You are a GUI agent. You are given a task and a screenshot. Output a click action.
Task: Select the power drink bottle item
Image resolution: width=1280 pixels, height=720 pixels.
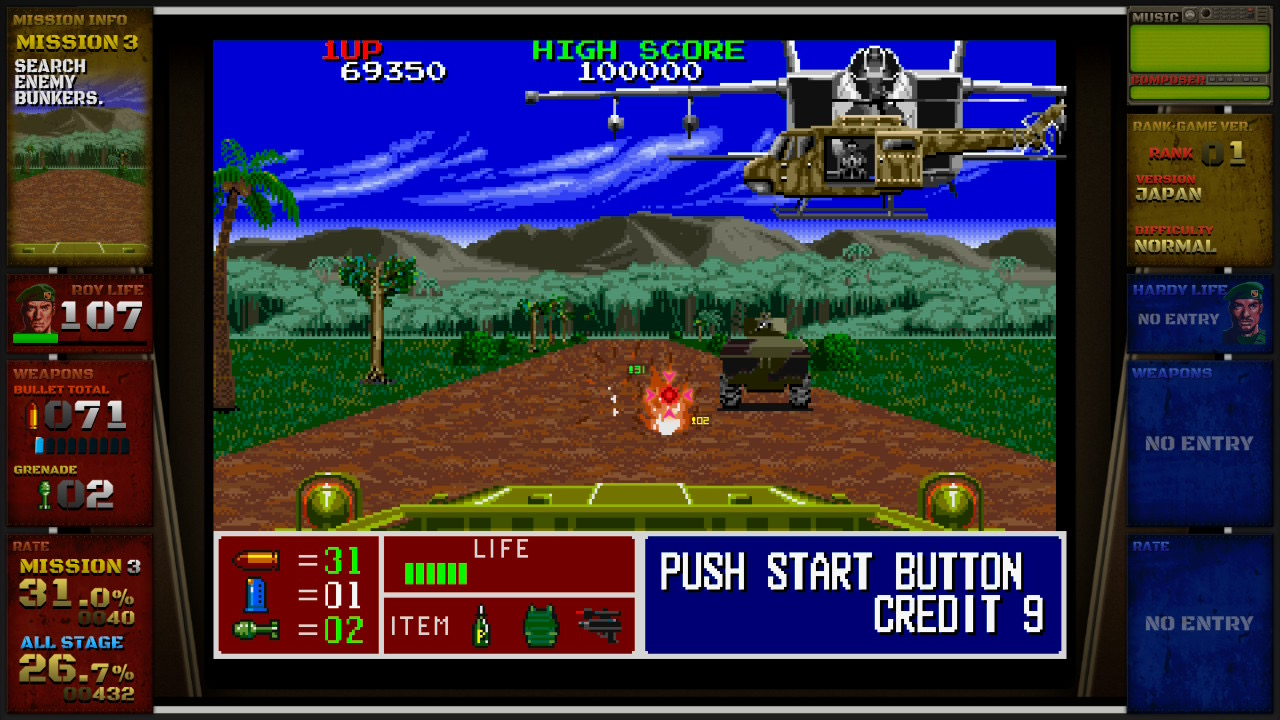coord(480,626)
